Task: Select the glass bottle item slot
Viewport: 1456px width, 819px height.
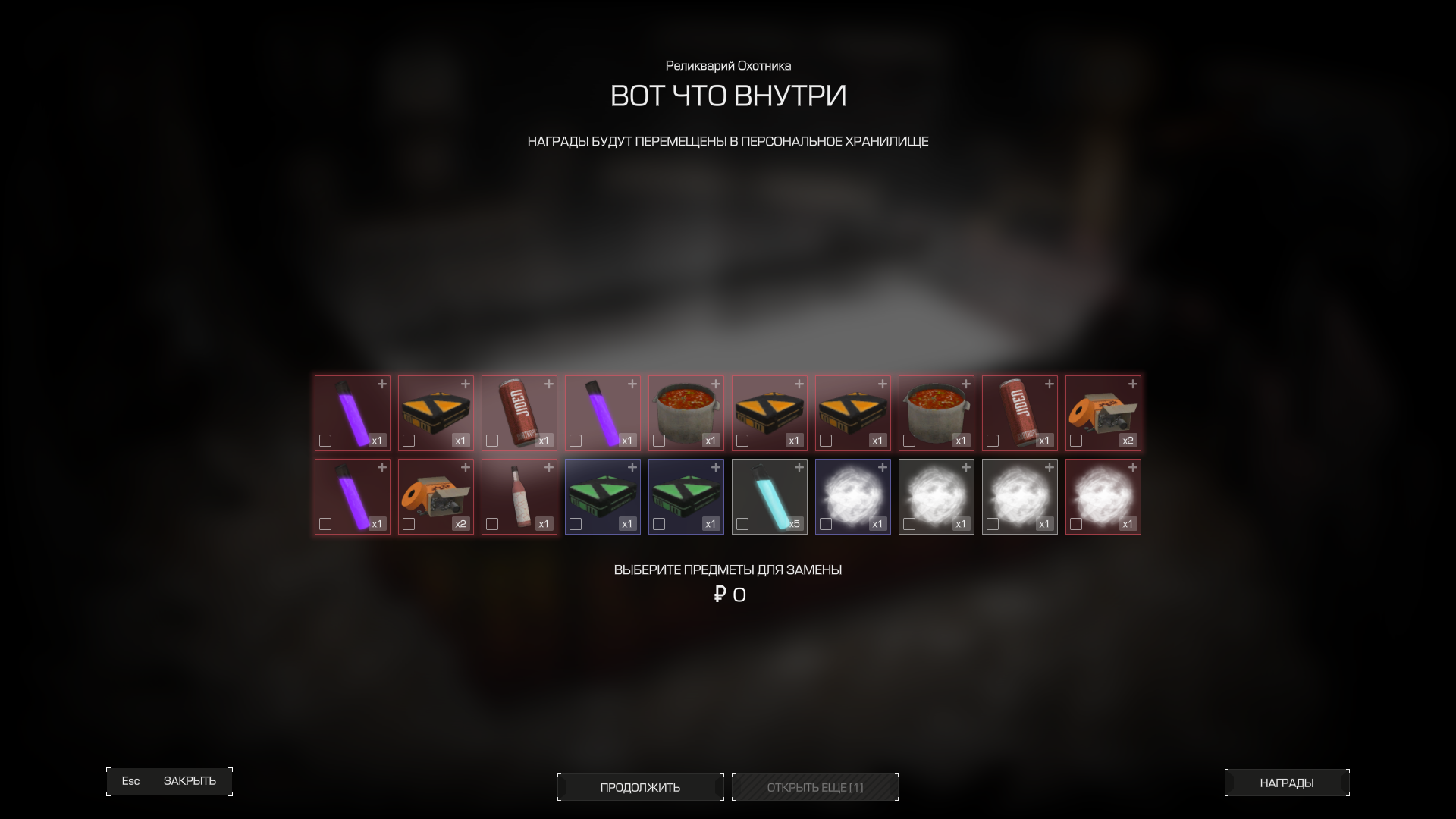Action: click(519, 496)
